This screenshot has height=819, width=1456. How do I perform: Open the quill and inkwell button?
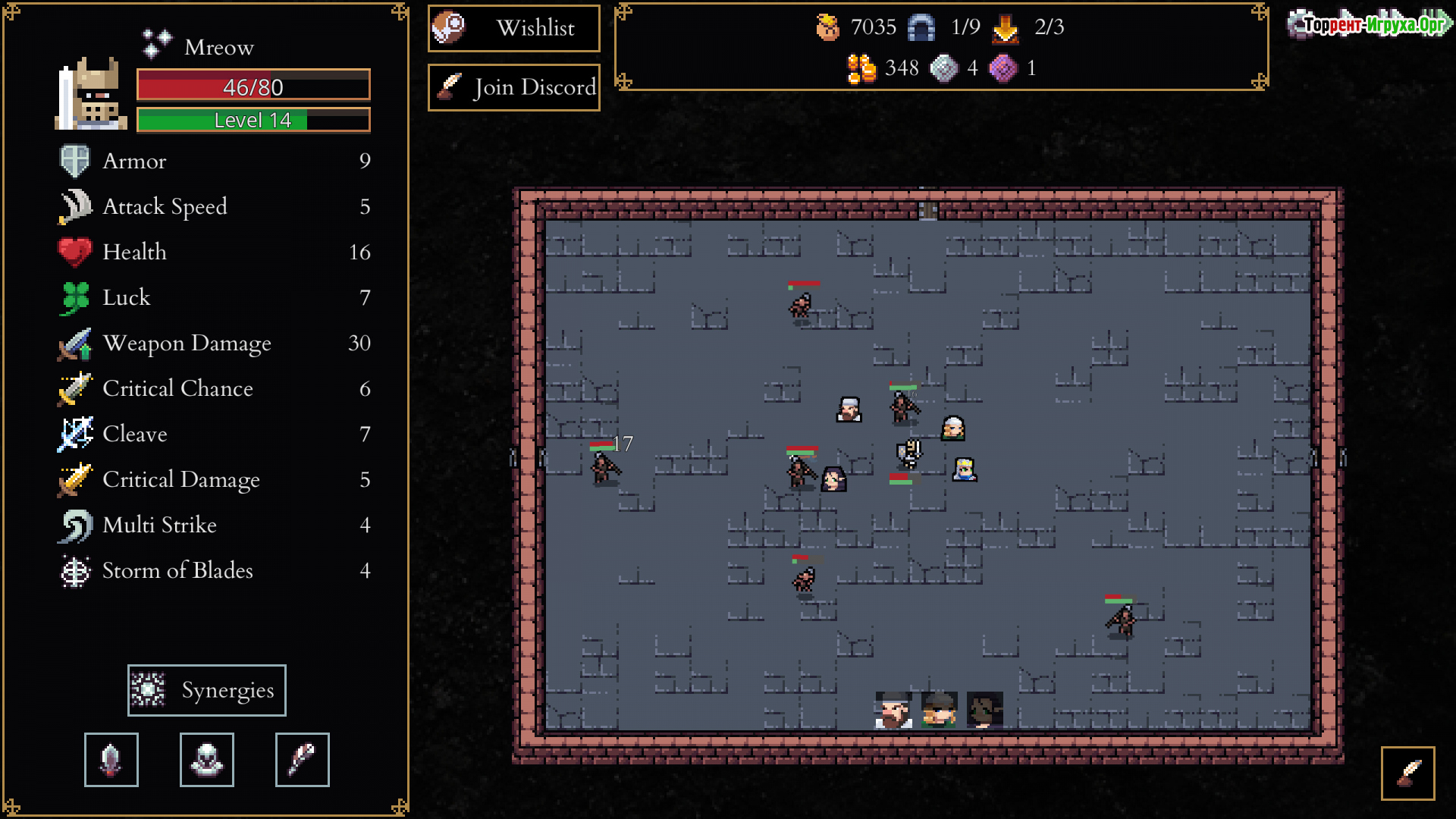pyautogui.click(x=1407, y=773)
